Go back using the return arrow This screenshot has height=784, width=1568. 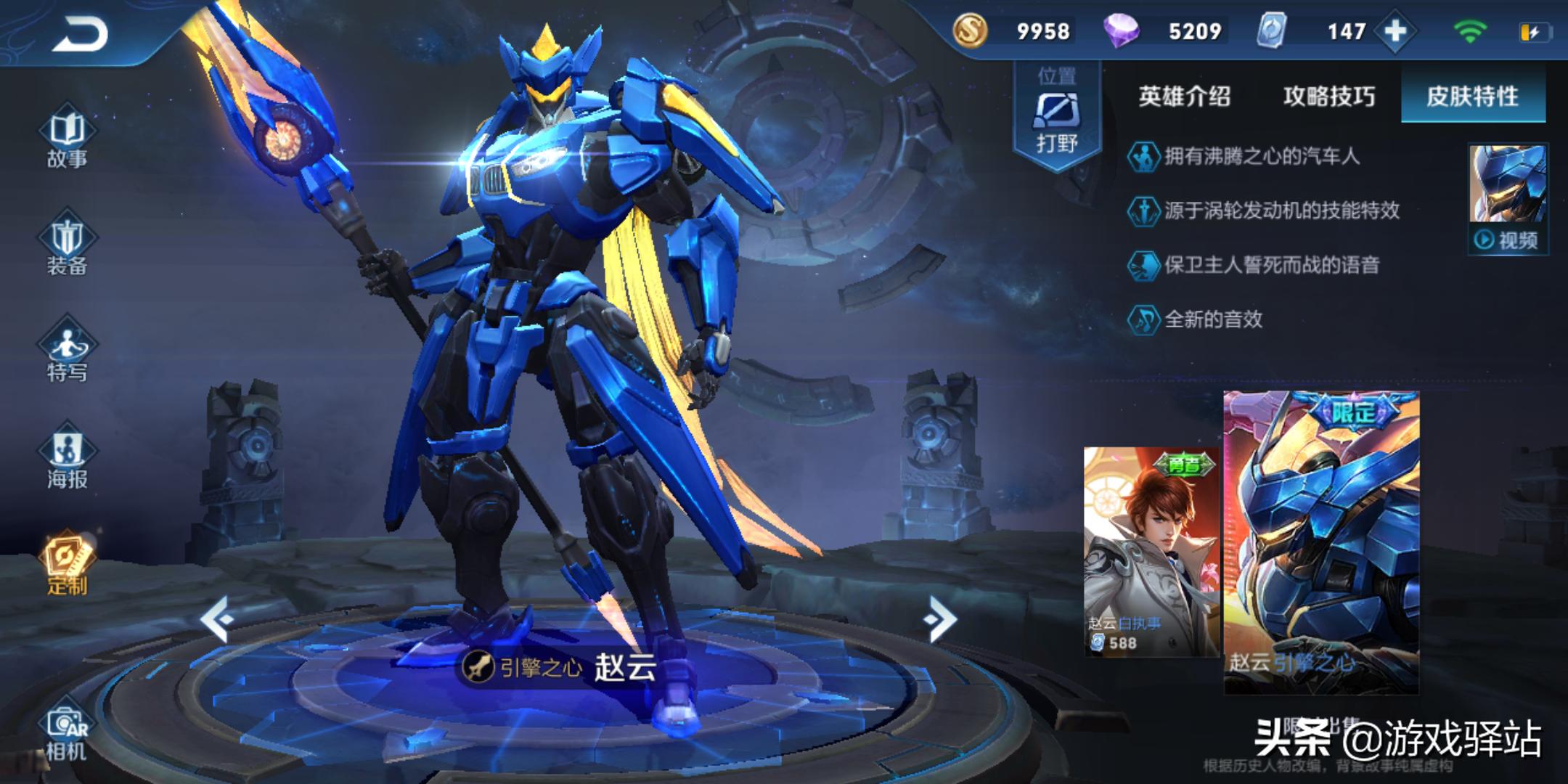(80, 34)
